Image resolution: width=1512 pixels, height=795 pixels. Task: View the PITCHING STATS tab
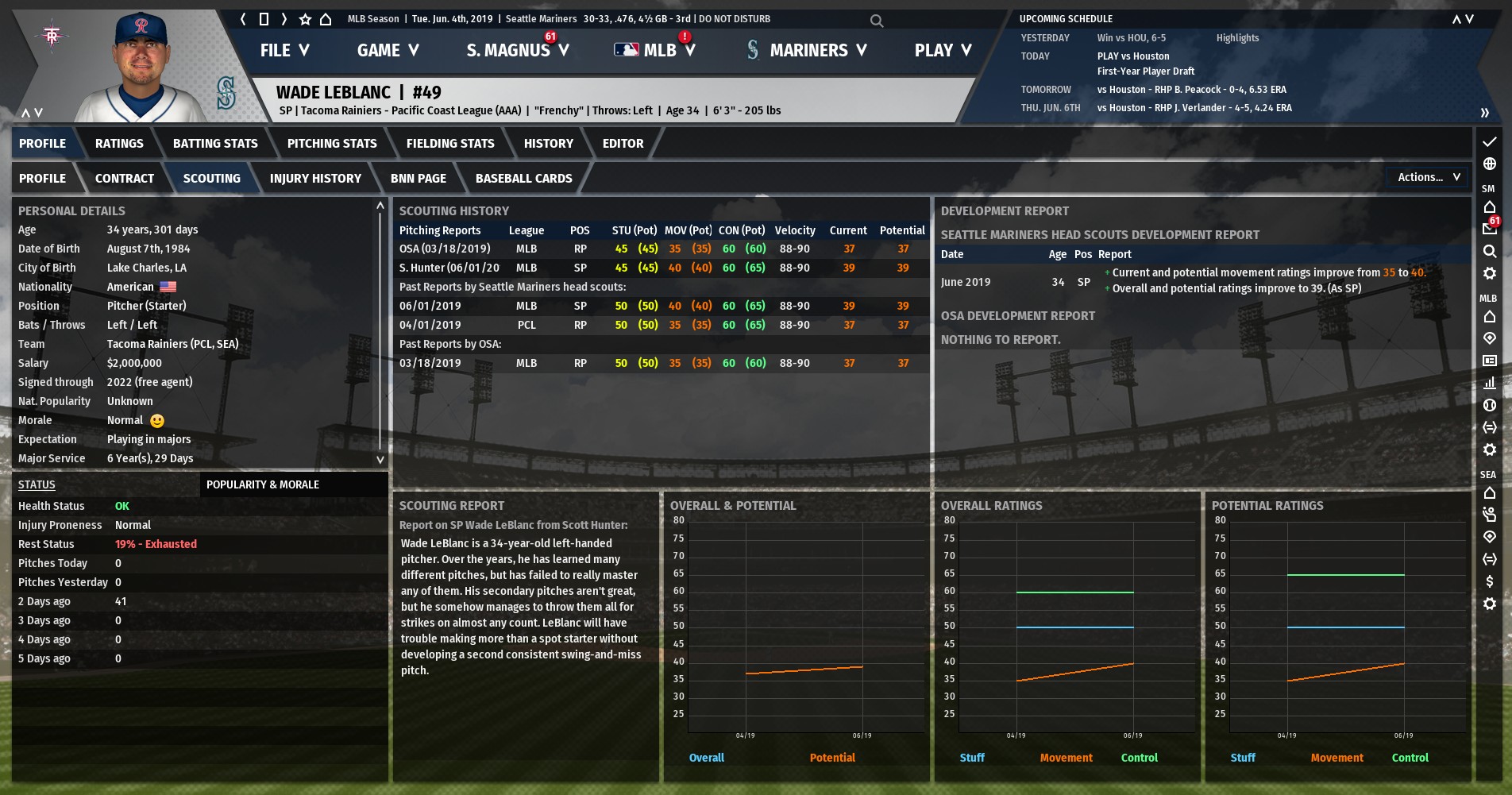[x=332, y=144]
